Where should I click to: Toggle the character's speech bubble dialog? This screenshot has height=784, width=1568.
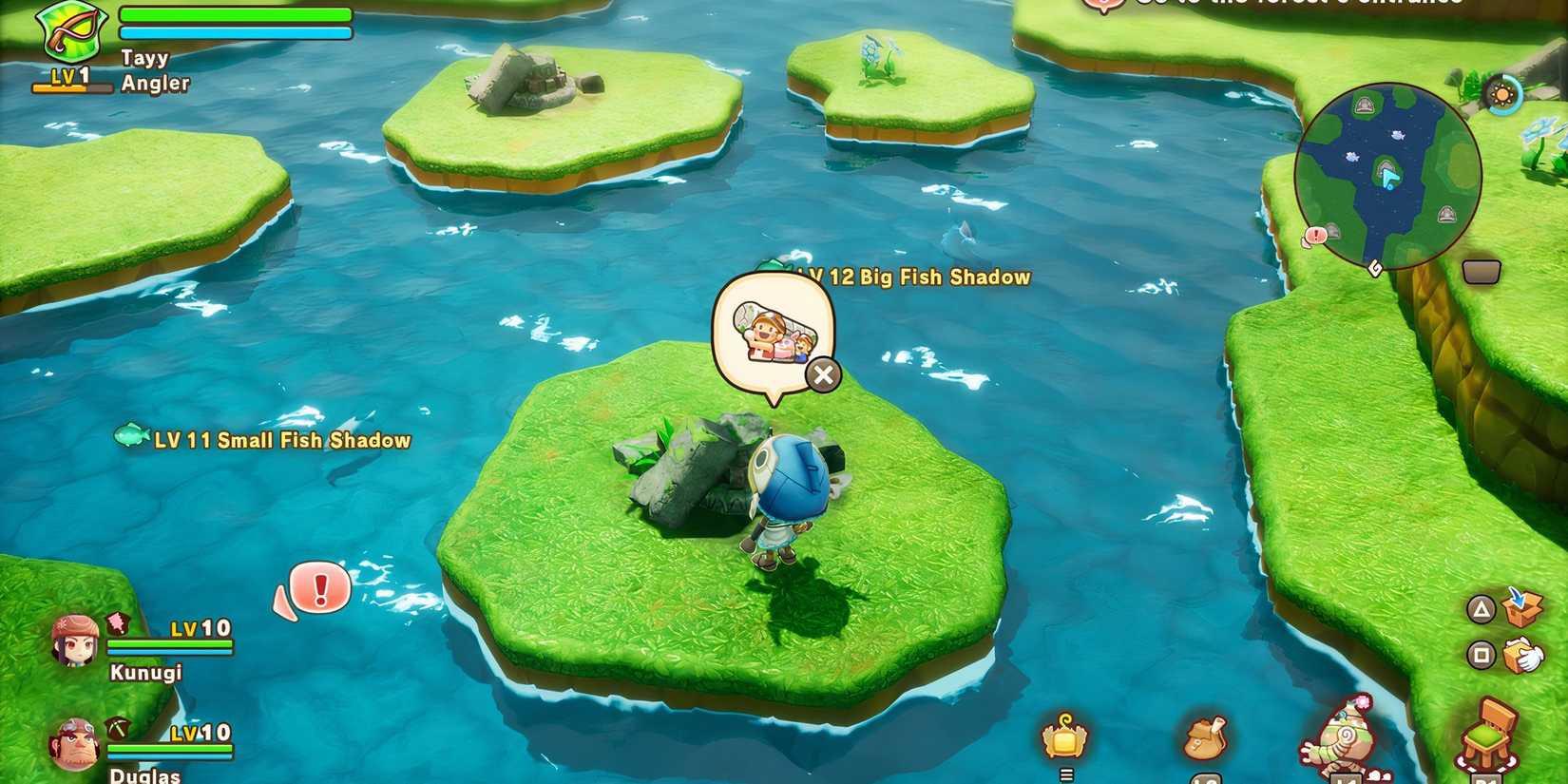click(x=772, y=331)
